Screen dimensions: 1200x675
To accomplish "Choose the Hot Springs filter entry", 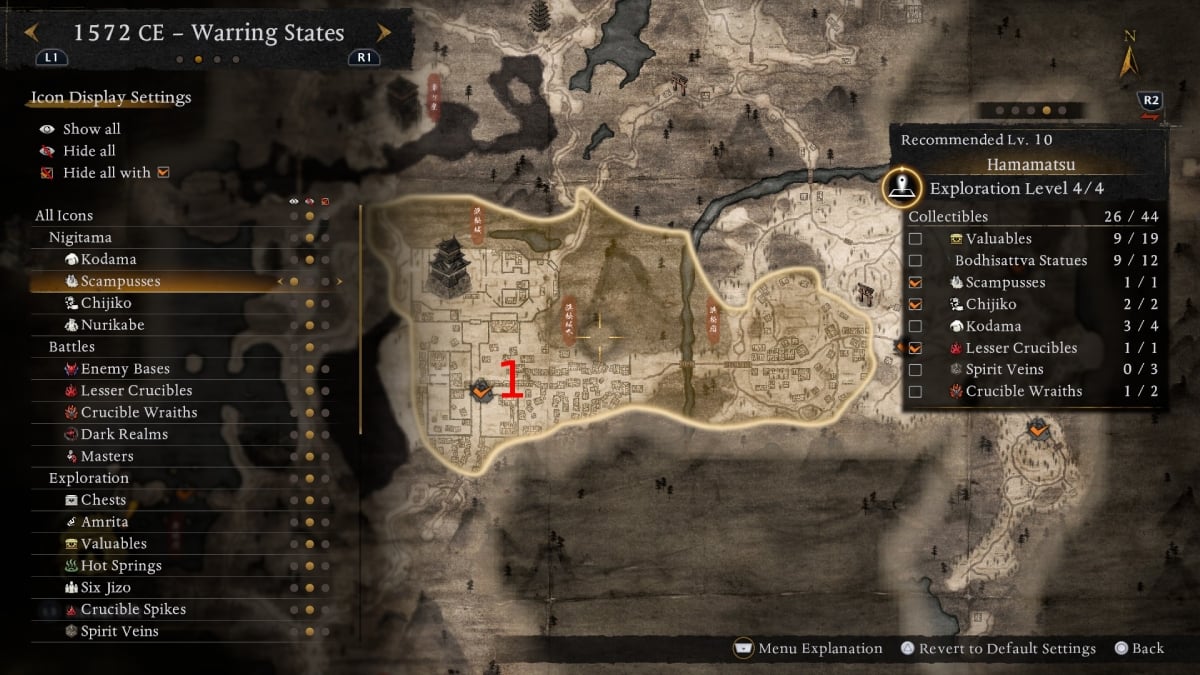I will pyautogui.click(x=120, y=566).
